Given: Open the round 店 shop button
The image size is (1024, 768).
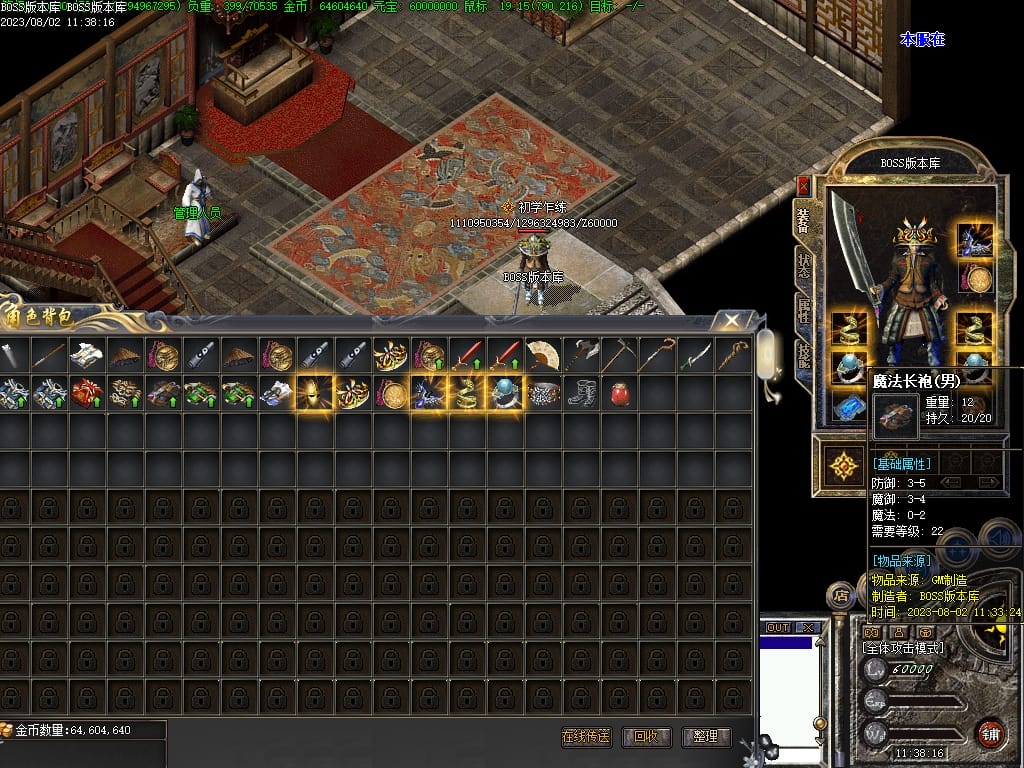Looking at the screenshot, I should coord(841,597).
